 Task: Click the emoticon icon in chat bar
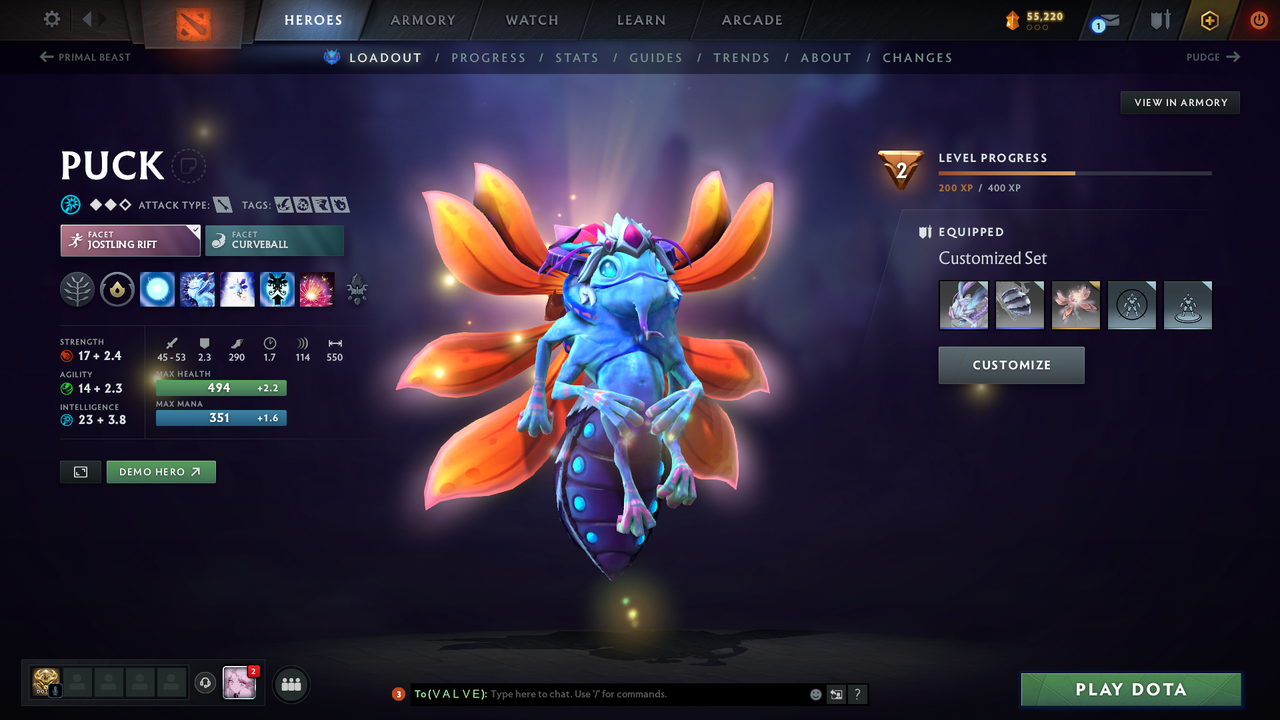(814, 693)
